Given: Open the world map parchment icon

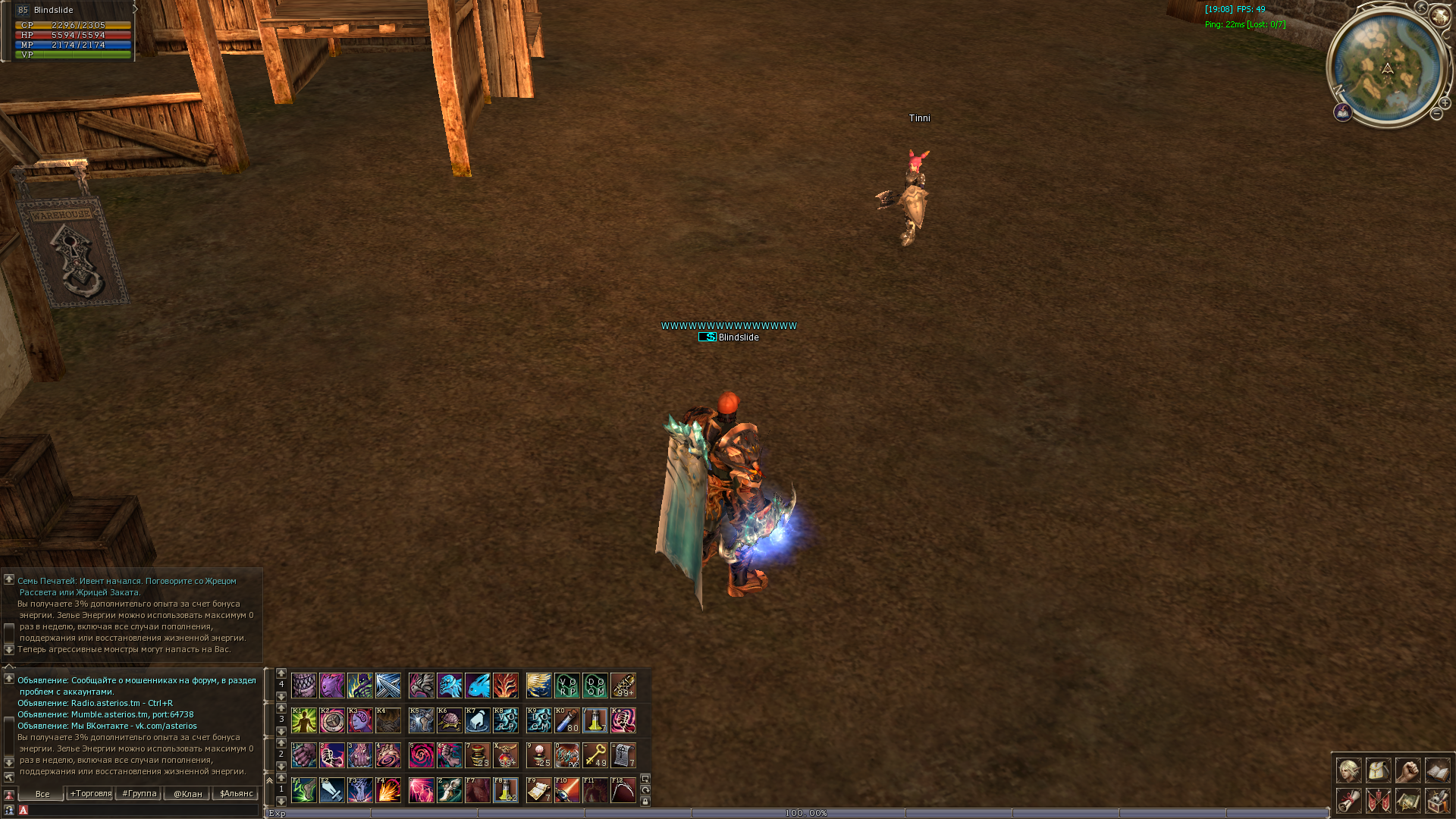Looking at the screenshot, I should point(1407,800).
